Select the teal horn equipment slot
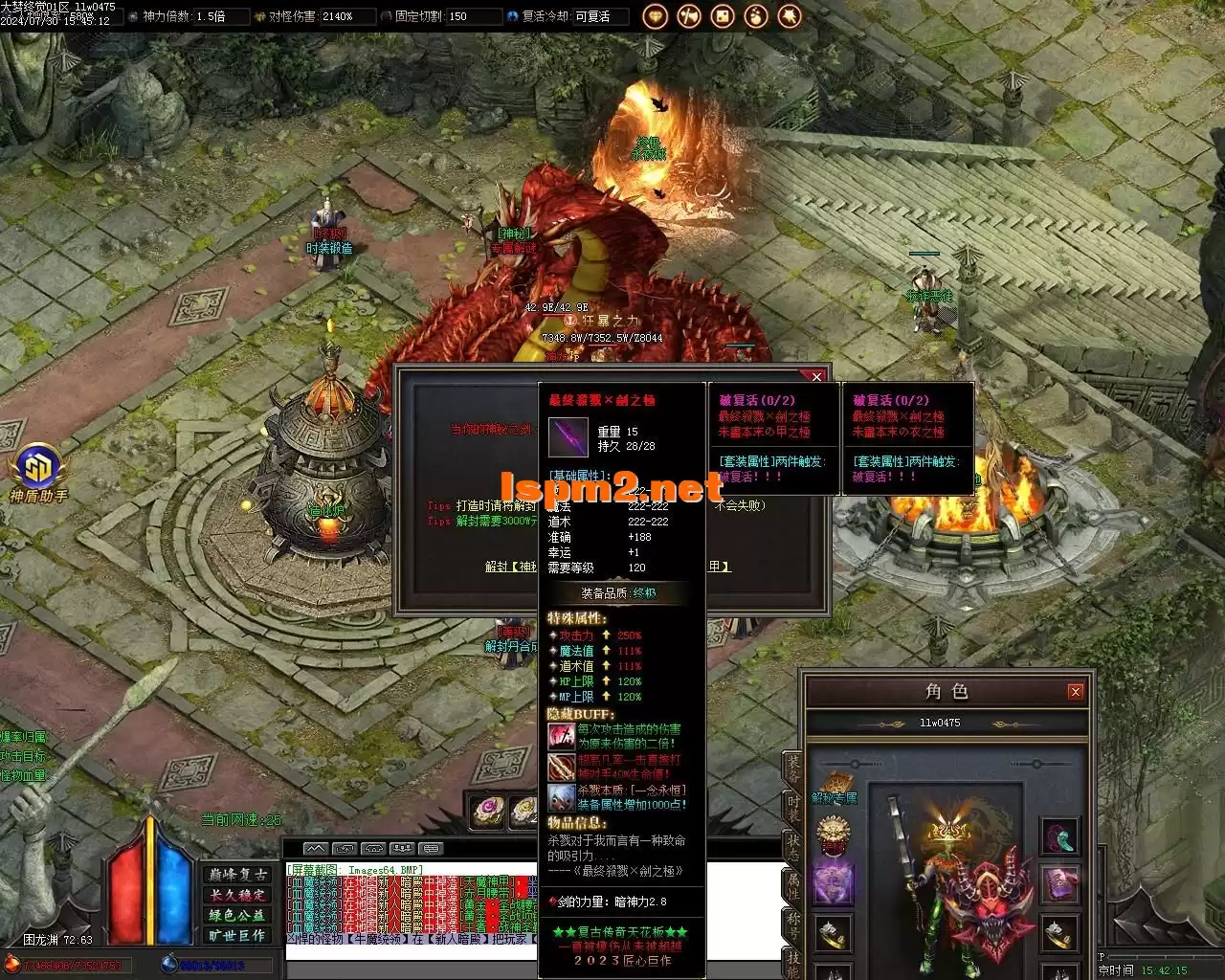Image resolution: width=1225 pixels, height=980 pixels. coord(1059,836)
